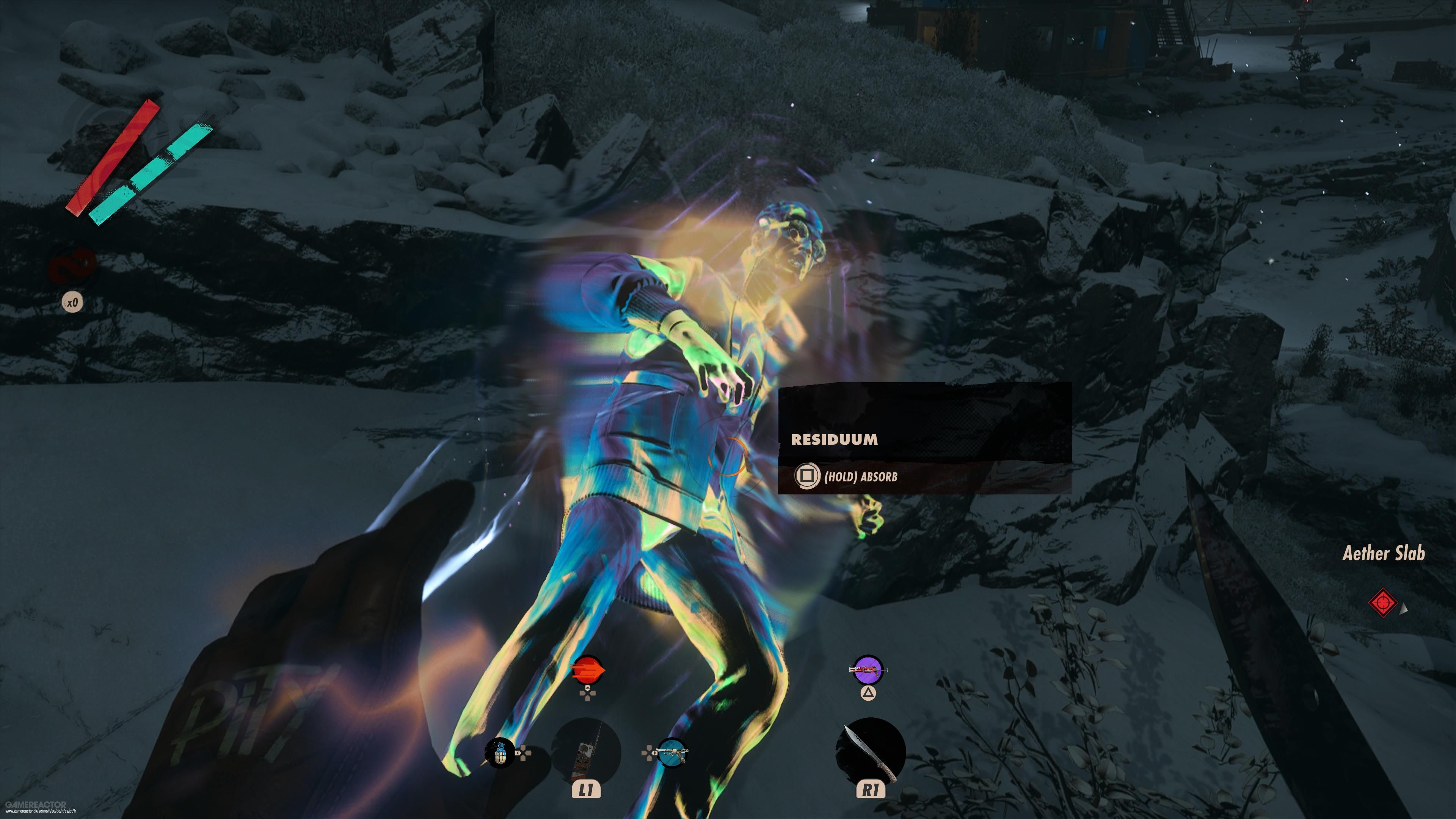Switch to the blue-circled pistol

[673, 753]
